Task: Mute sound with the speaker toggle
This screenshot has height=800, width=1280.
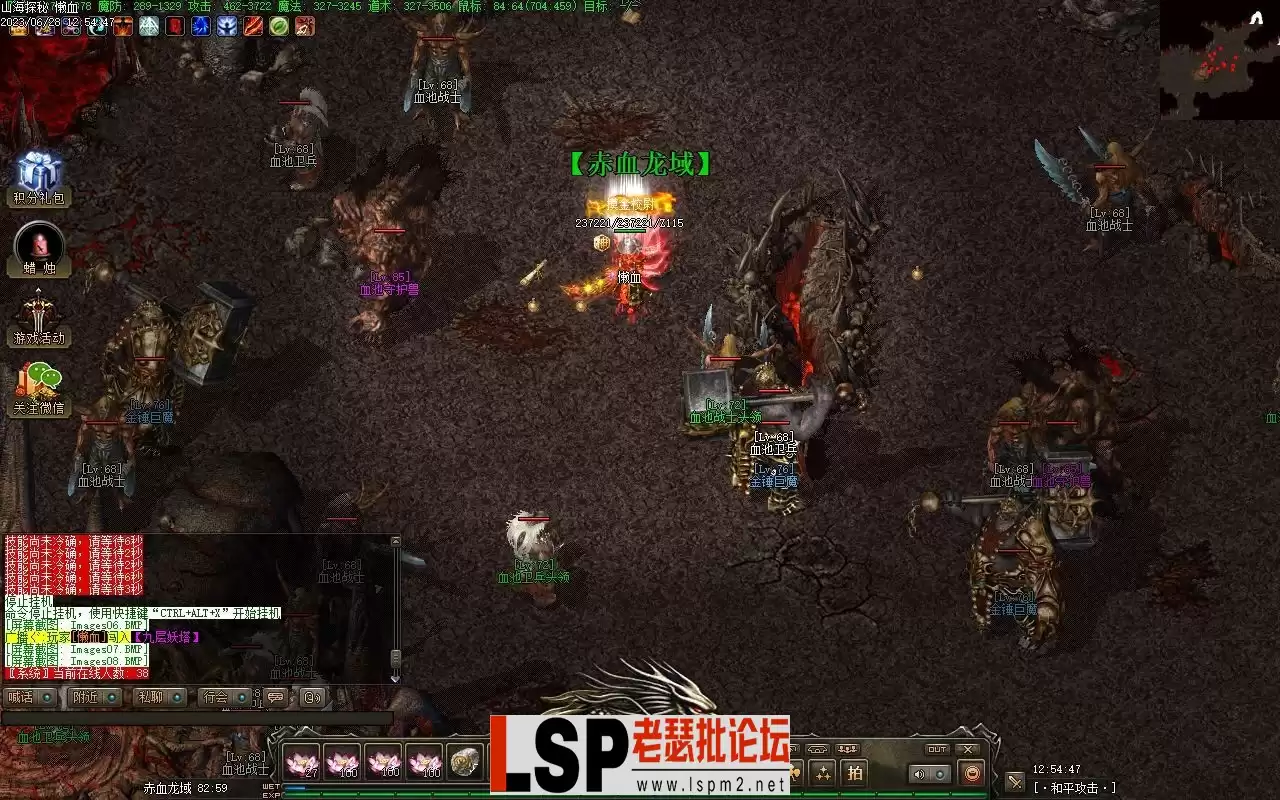Action: (919, 774)
